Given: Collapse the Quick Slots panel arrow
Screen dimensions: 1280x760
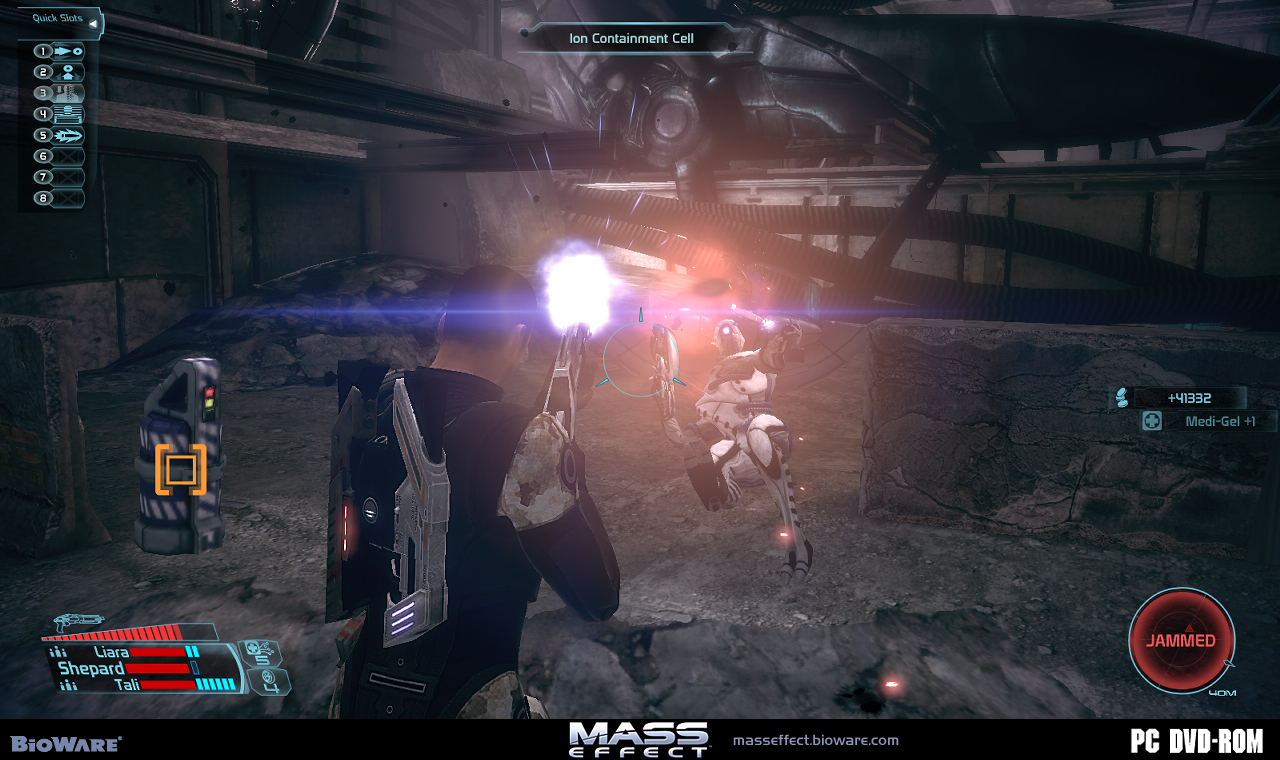Looking at the screenshot, I should click(x=93, y=23).
